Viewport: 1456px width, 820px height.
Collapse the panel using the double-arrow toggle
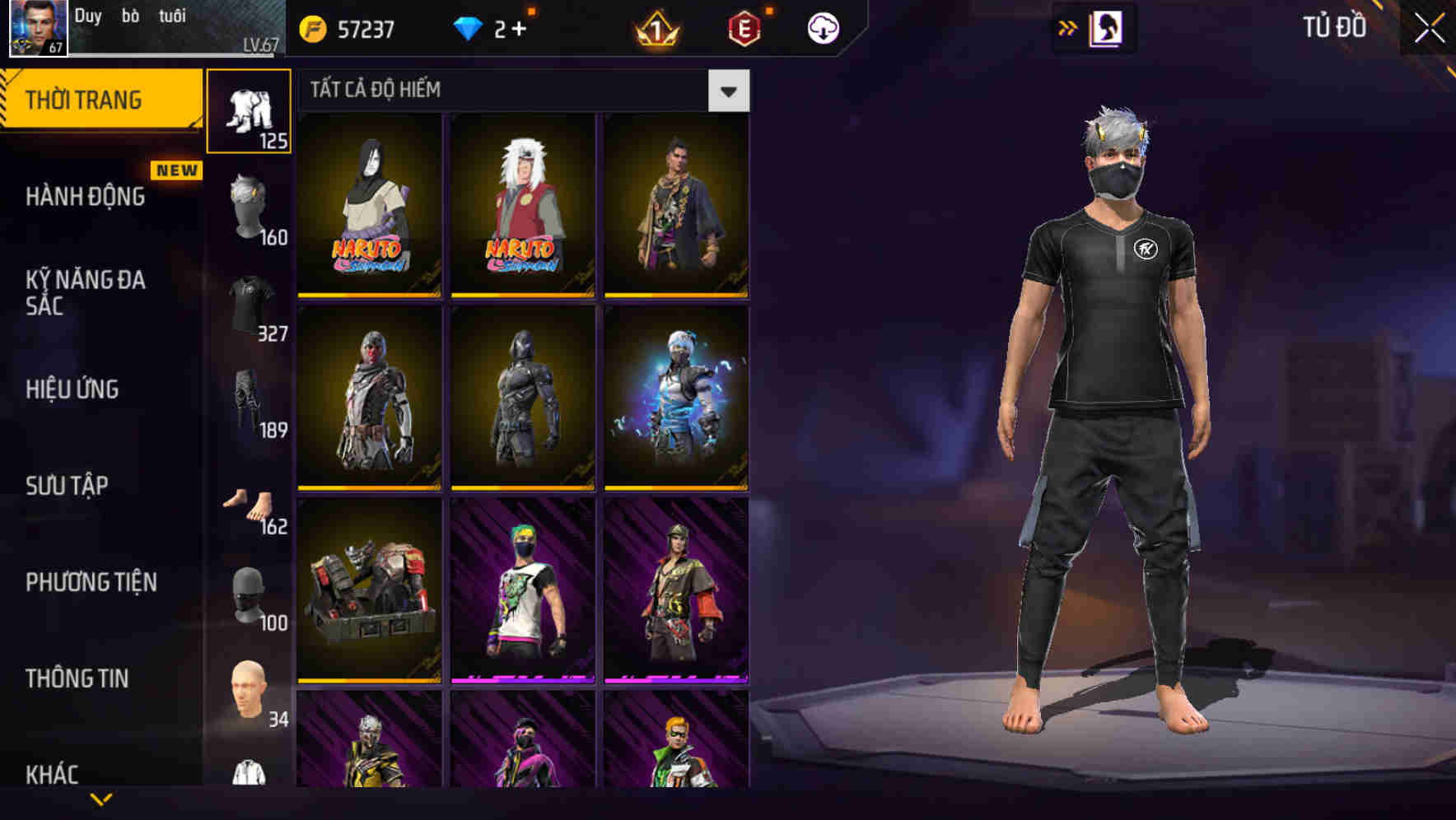(x=1068, y=26)
